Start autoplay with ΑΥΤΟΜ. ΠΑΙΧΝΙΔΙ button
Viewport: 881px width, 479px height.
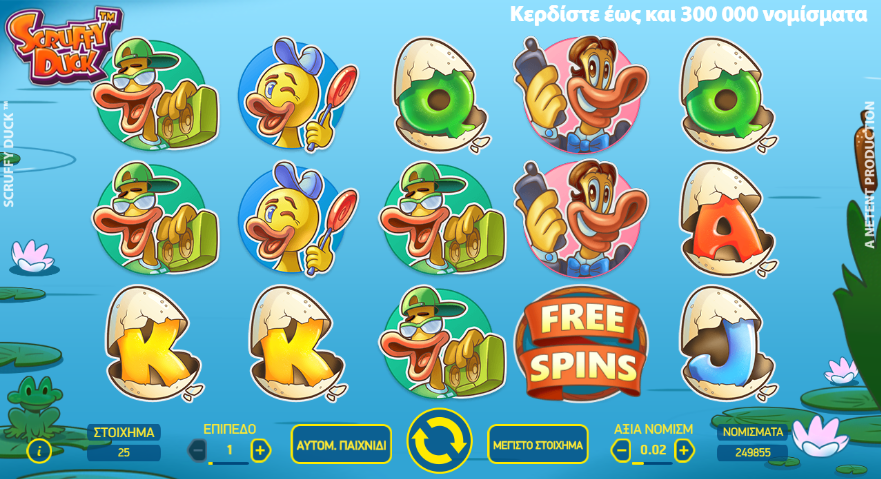pos(341,445)
